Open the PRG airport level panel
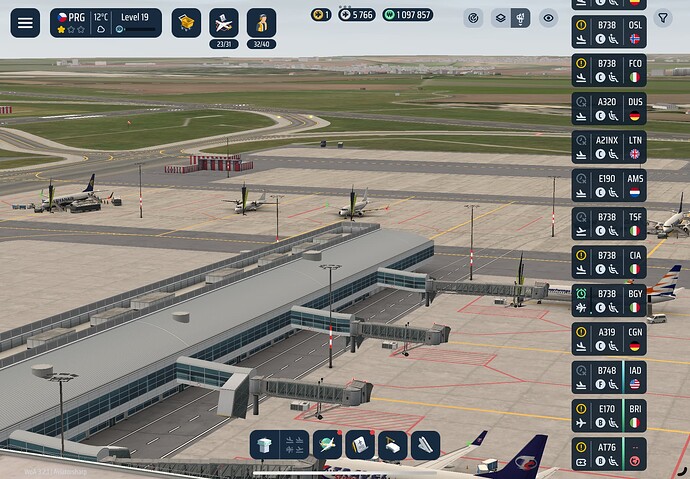 [x=105, y=23]
